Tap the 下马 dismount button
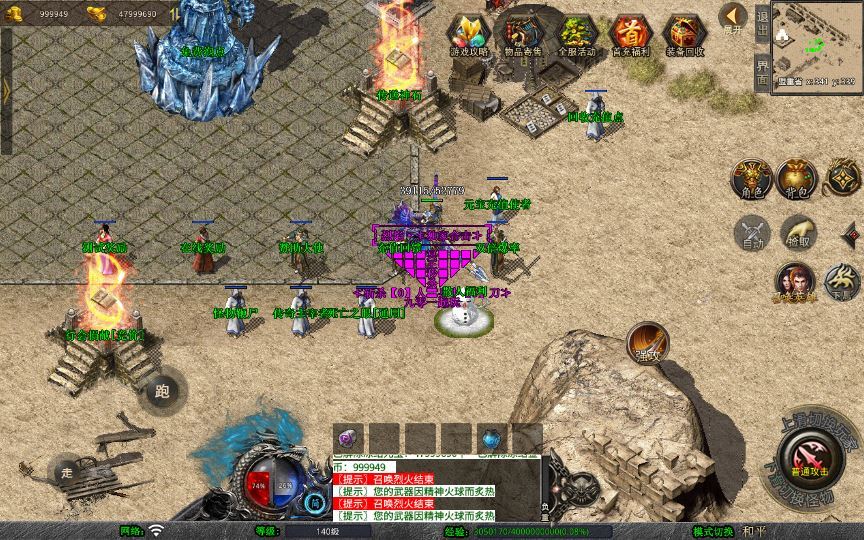 (x=842, y=283)
